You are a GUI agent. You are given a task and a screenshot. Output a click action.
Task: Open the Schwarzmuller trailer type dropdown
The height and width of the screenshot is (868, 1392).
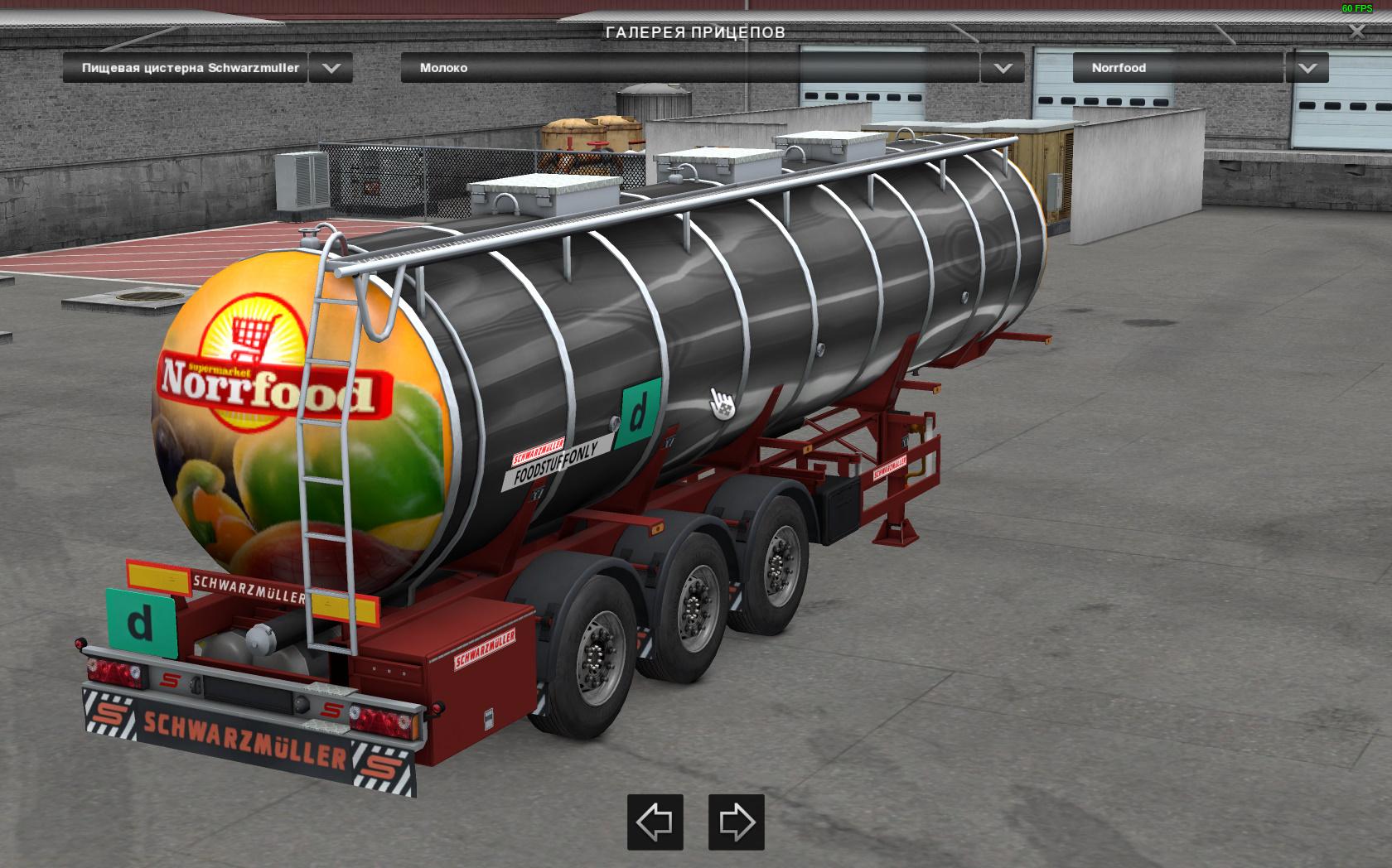[x=331, y=68]
